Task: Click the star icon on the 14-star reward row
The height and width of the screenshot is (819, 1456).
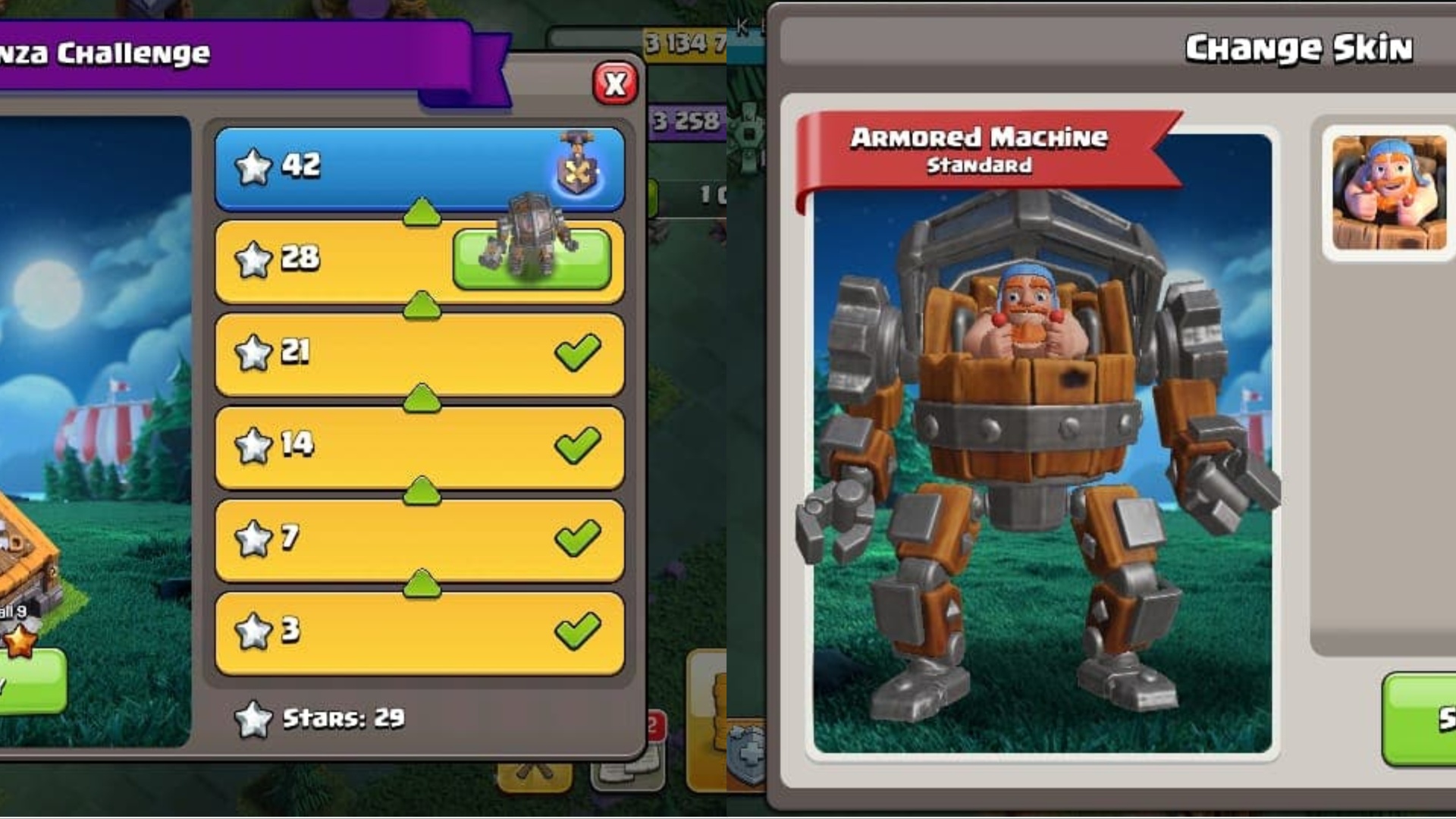Action: (255, 444)
